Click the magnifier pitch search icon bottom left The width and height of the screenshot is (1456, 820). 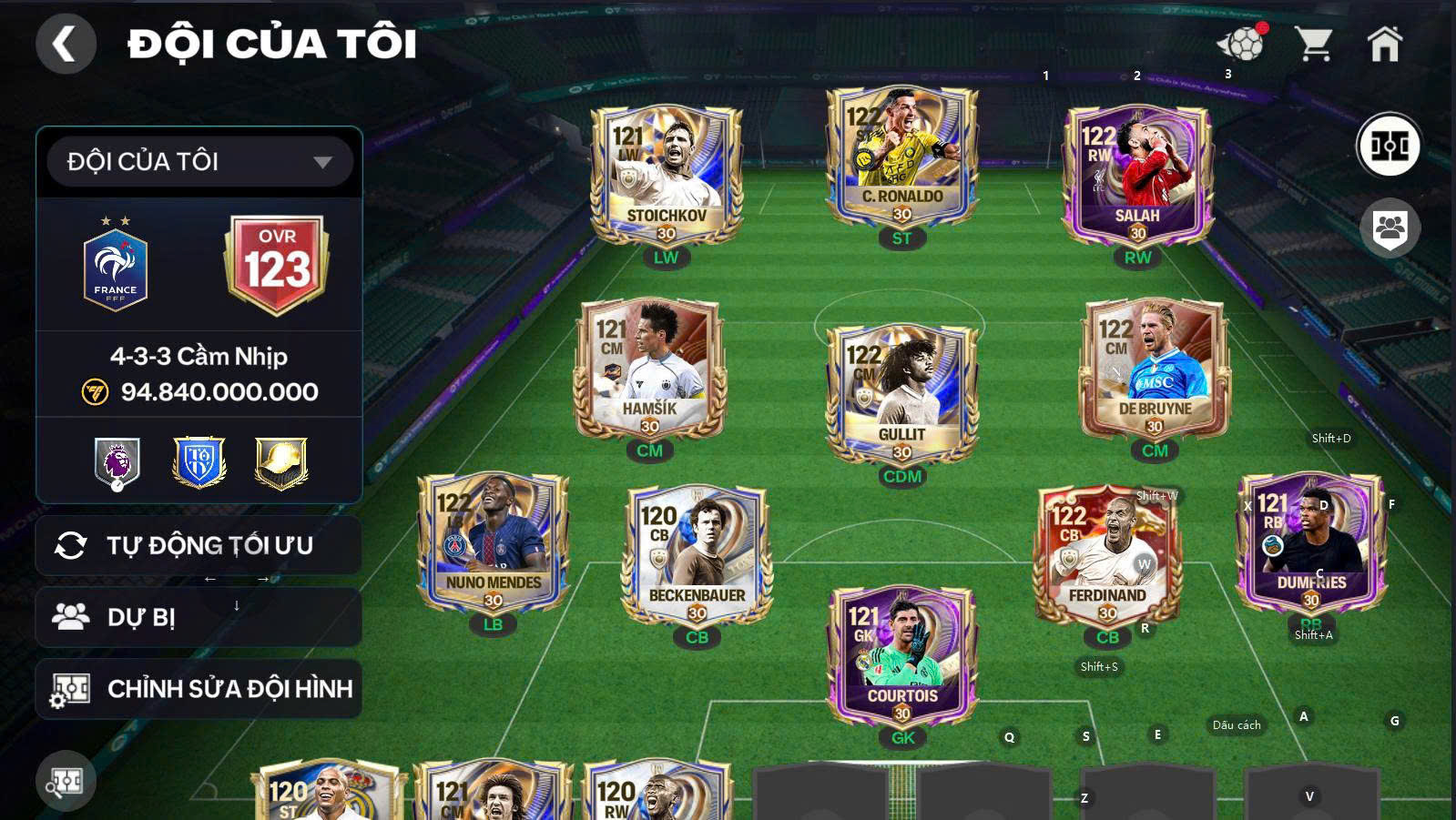(x=66, y=778)
